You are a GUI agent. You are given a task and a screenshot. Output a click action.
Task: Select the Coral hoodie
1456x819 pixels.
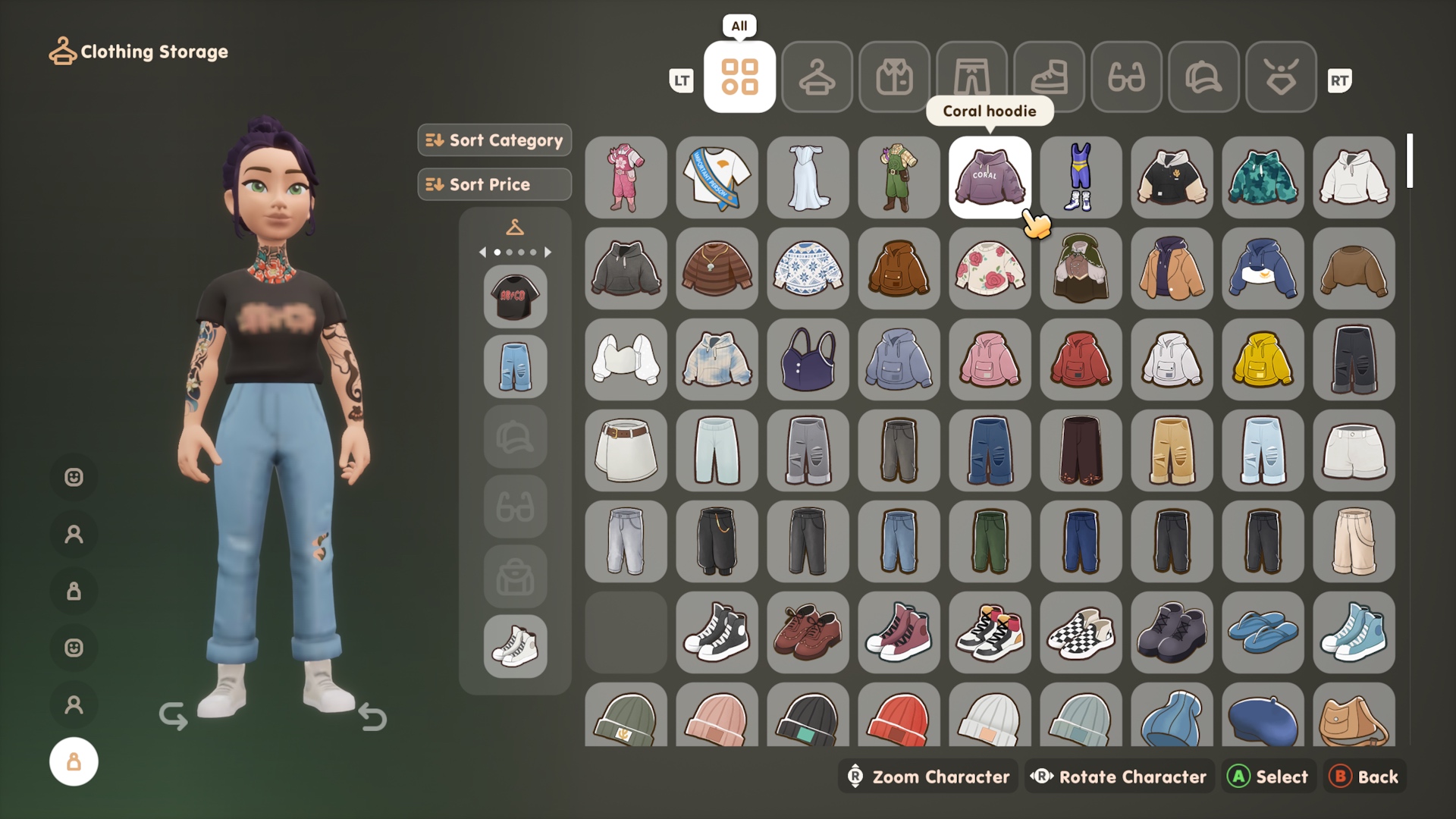tap(990, 177)
